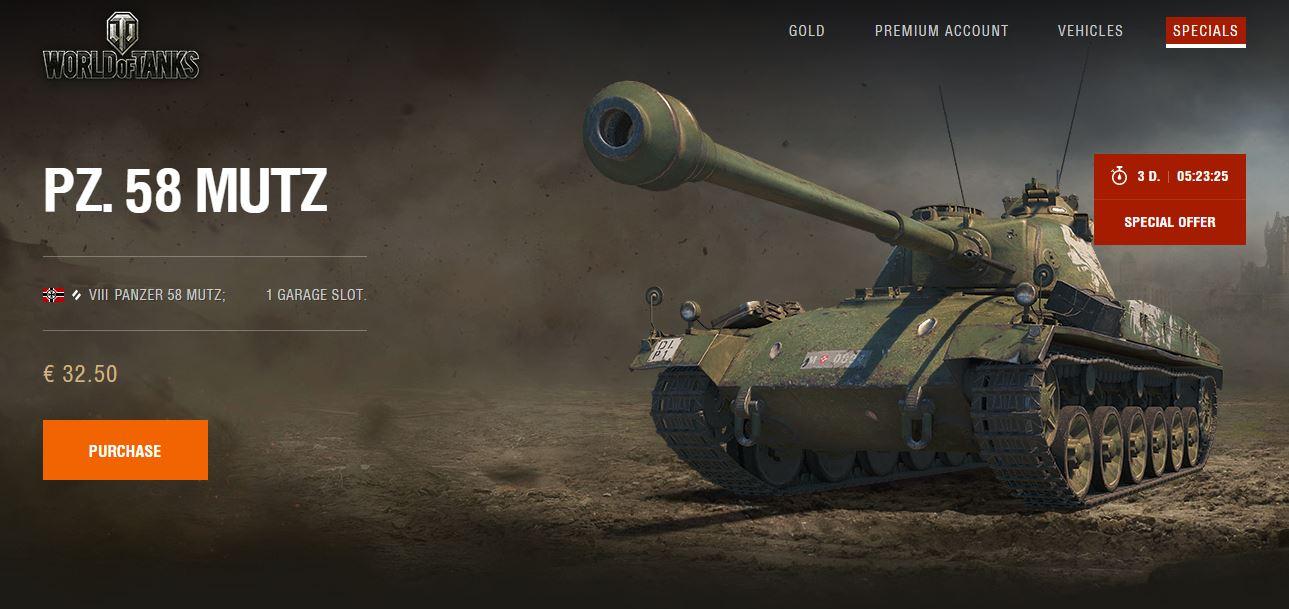Open the Gold store section

coord(806,31)
